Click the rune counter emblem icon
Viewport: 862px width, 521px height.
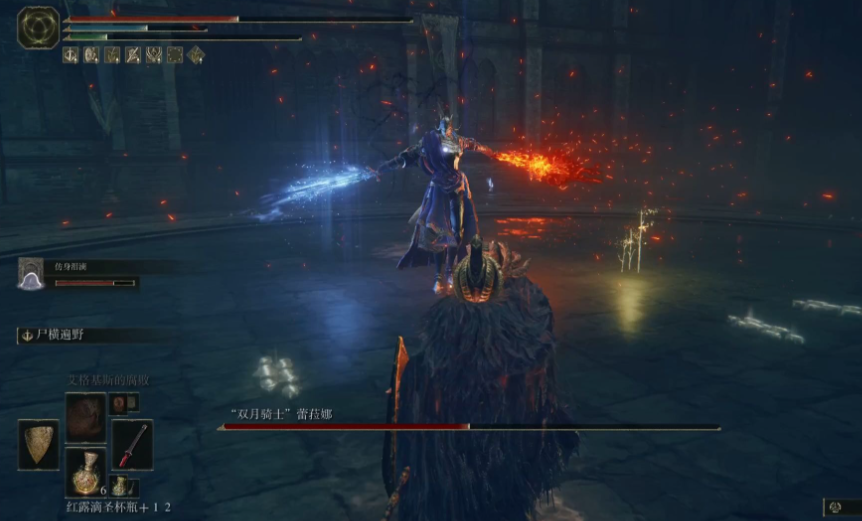(834, 508)
